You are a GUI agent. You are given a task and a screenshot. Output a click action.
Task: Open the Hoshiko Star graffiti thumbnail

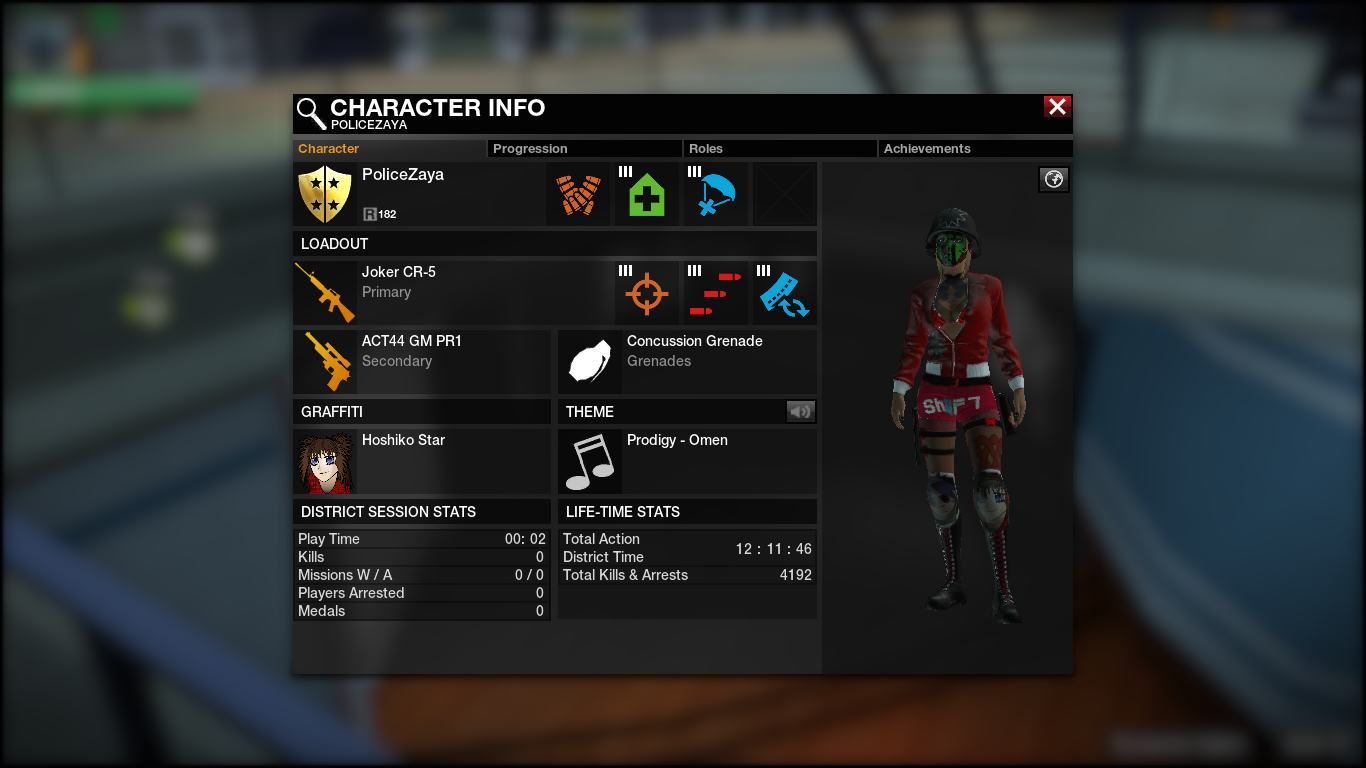coord(325,462)
